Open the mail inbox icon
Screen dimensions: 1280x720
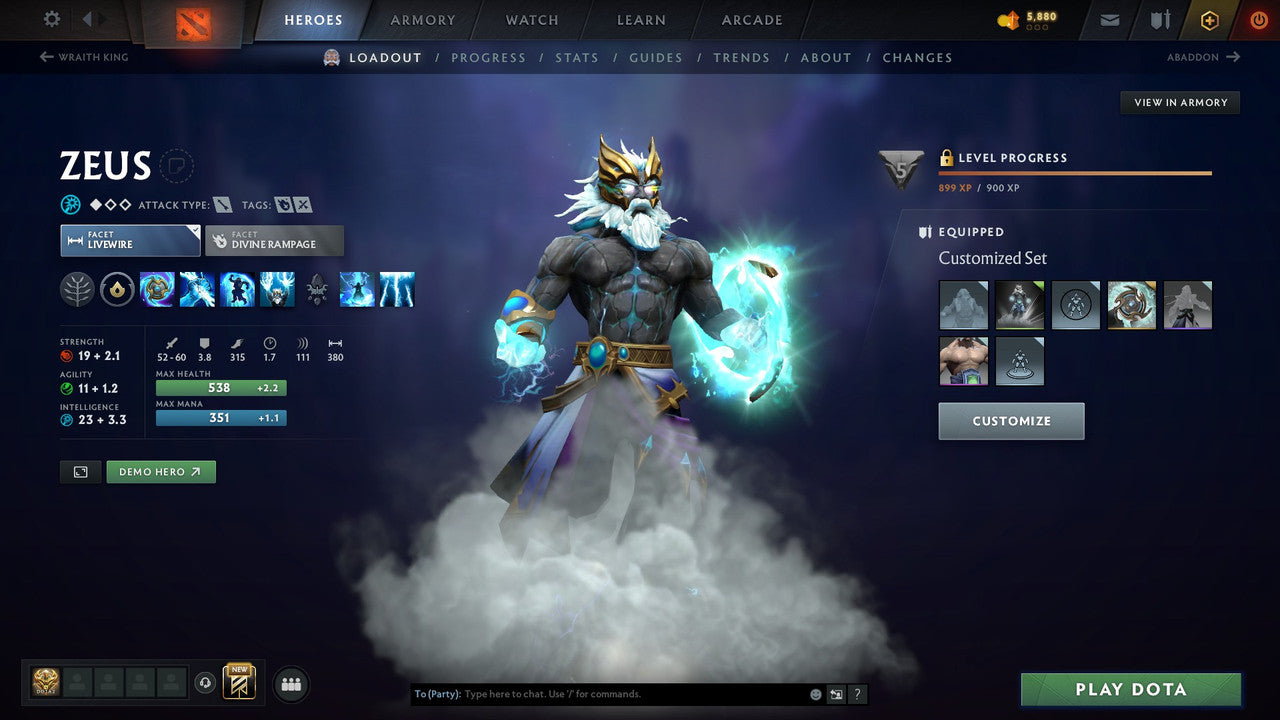[x=1108, y=19]
